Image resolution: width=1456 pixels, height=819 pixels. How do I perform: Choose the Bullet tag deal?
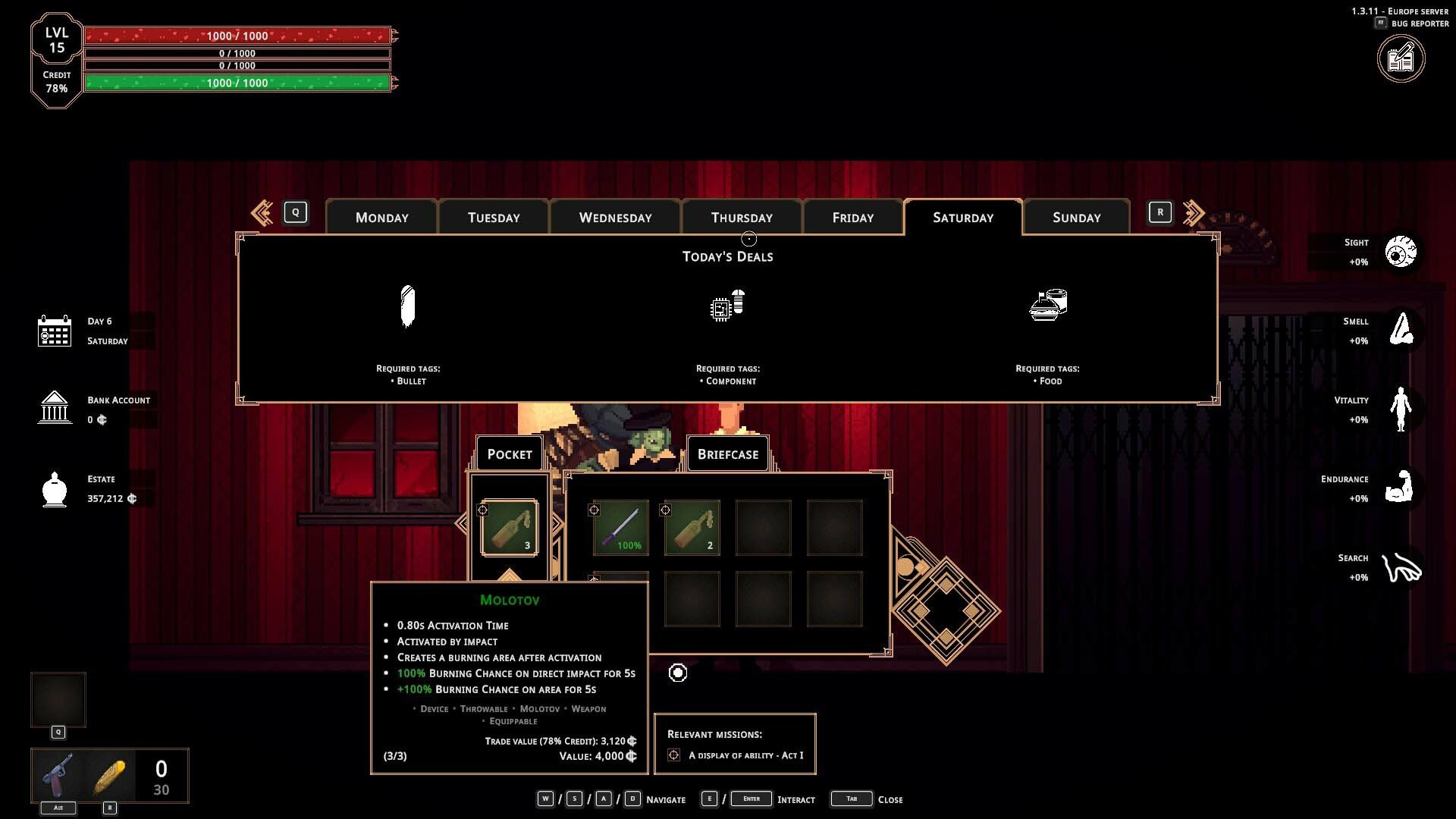(408, 307)
